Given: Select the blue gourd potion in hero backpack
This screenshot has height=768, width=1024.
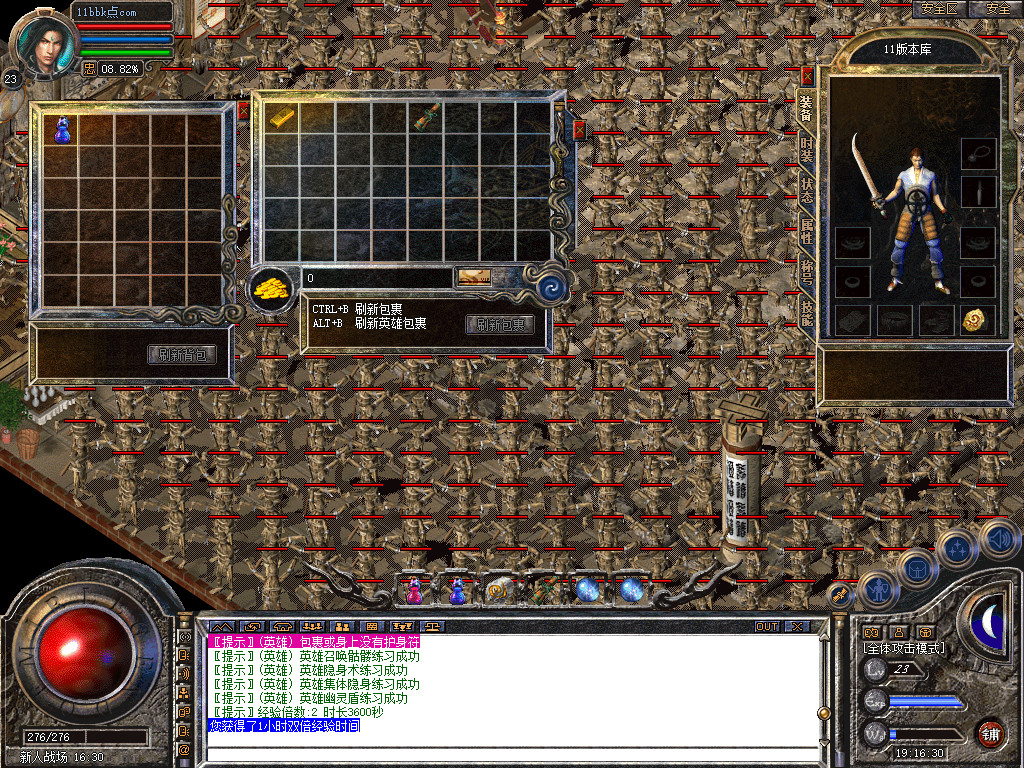Looking at the screenshot, I should coord(61,129).
